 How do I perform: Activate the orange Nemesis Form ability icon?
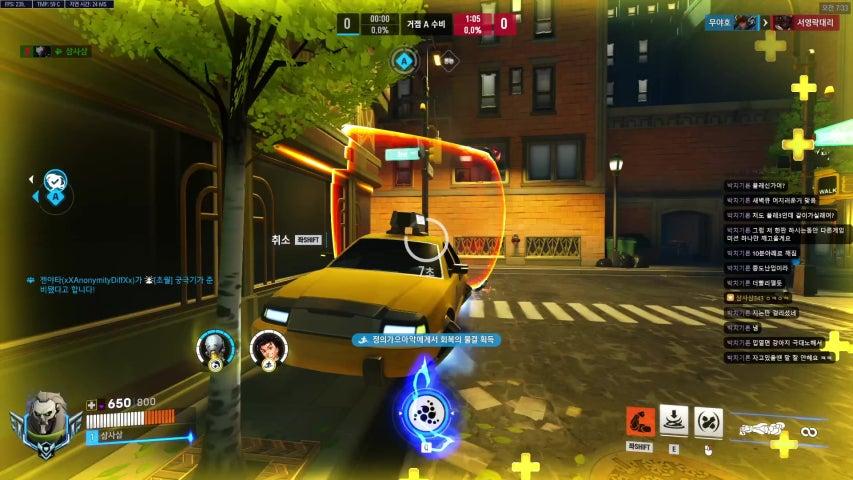[x=640, y=422]
